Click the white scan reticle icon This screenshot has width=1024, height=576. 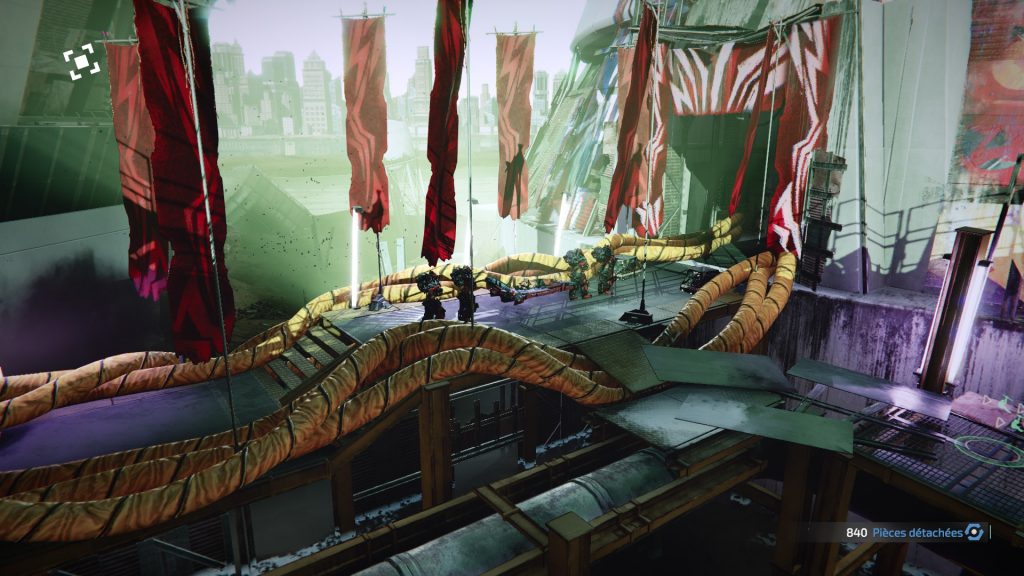coord(81,62)
